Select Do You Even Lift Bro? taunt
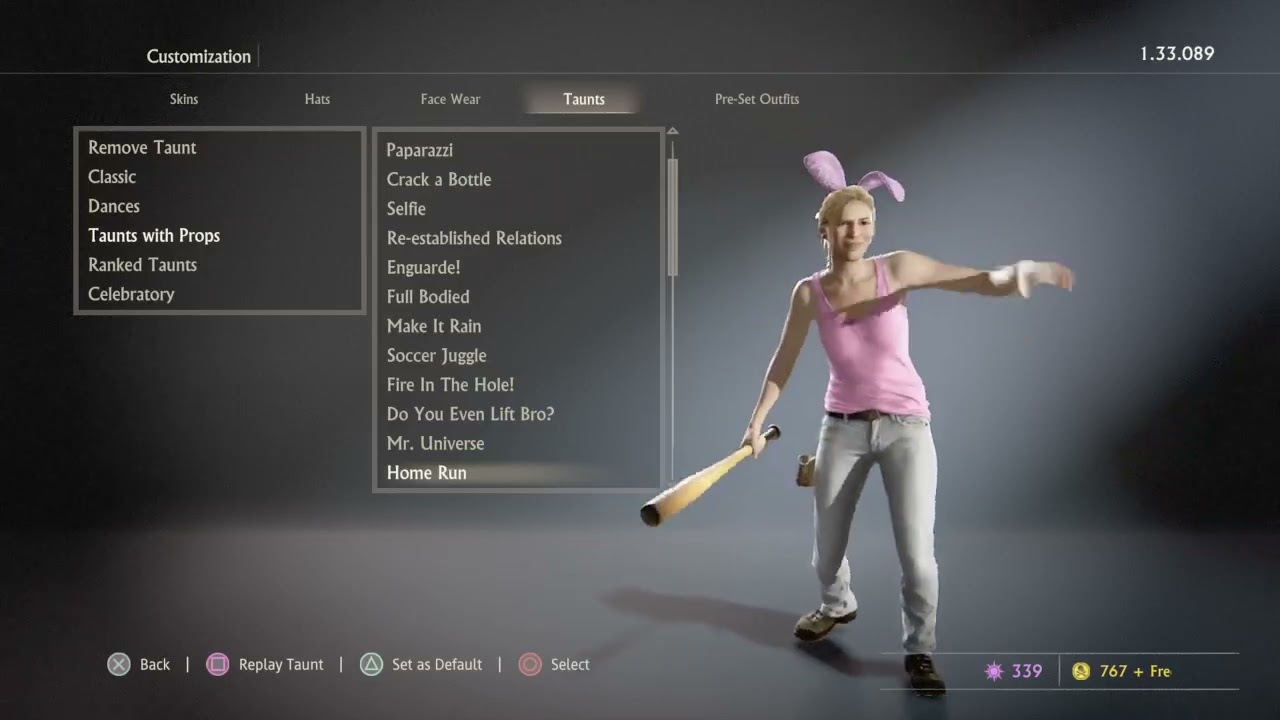The height and width of the screenshot is (720, 1280). [x=470, y=414]
